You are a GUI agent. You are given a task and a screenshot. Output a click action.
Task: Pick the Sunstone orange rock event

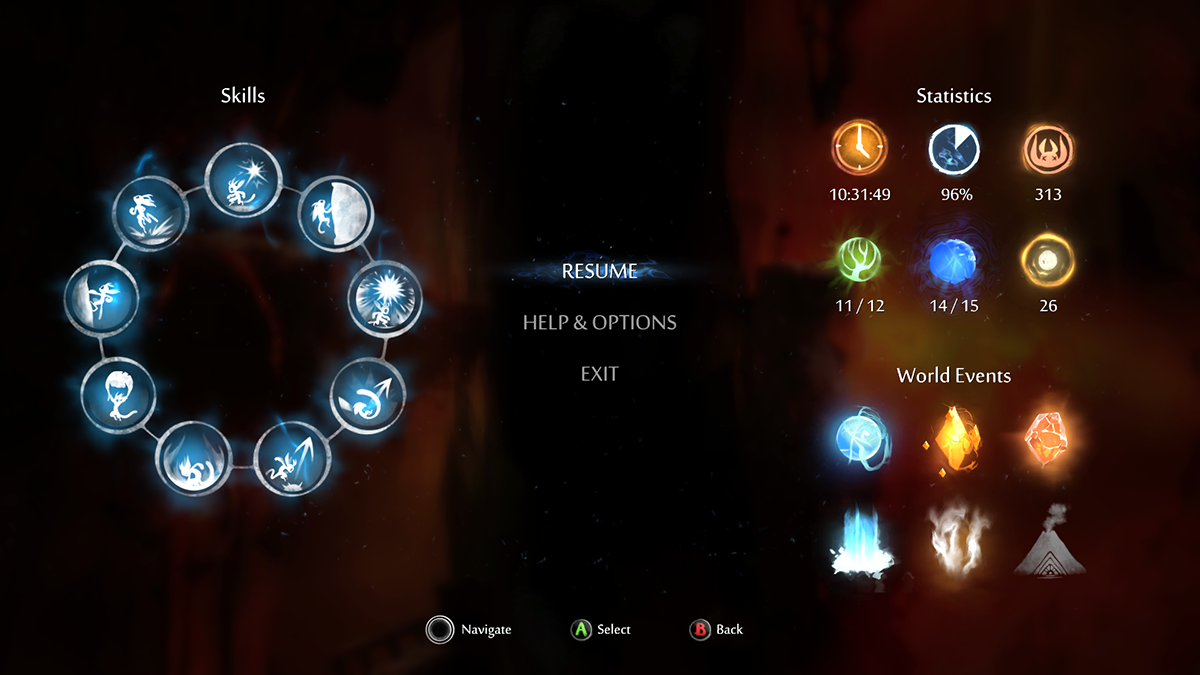point(1047,436)
